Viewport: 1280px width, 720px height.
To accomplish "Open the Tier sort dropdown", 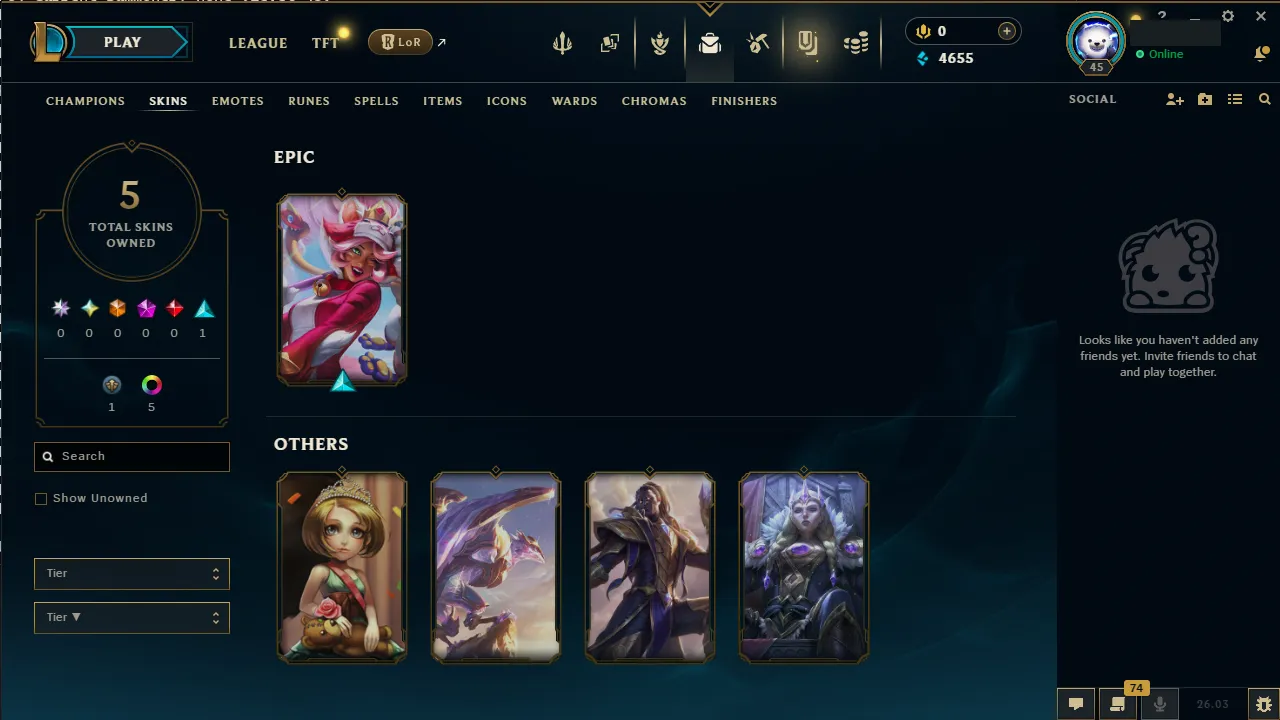I will click(x=131, y=617).
